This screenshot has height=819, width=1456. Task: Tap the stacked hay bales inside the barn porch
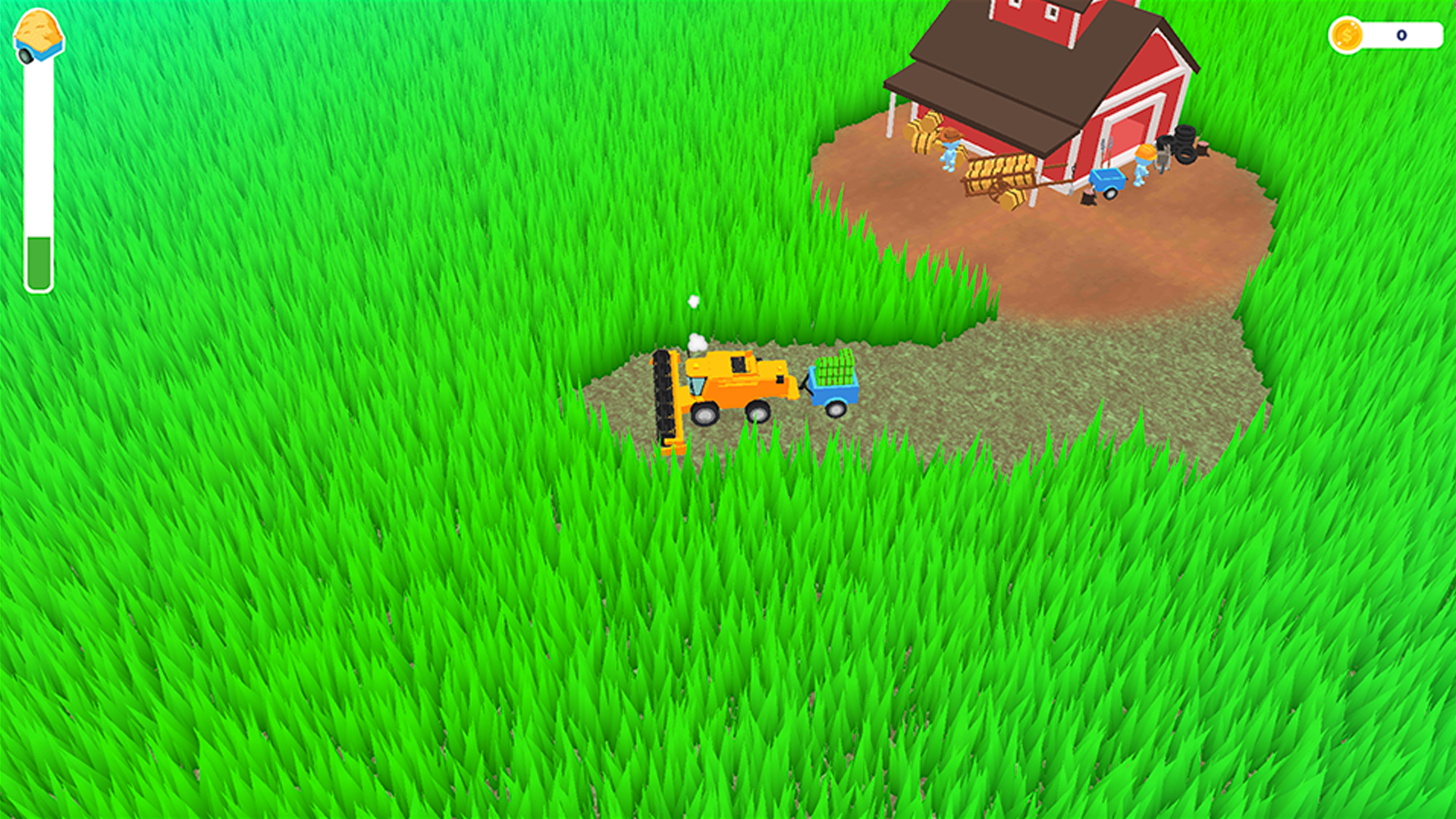point(922,138)
